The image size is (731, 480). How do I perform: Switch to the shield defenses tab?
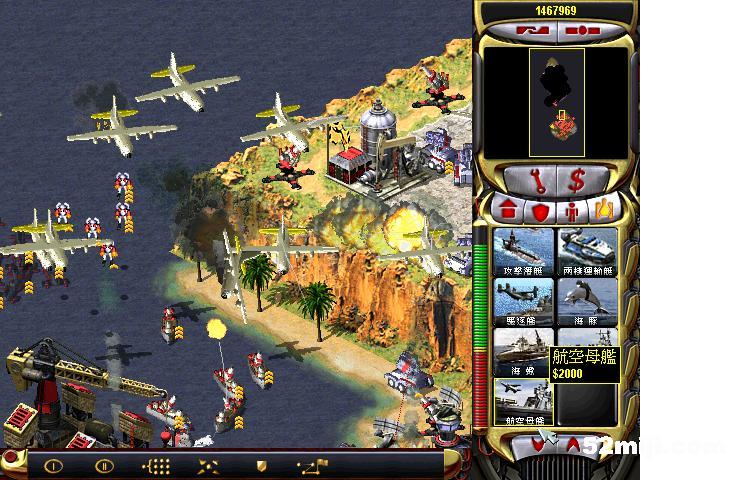click(540, 211)
